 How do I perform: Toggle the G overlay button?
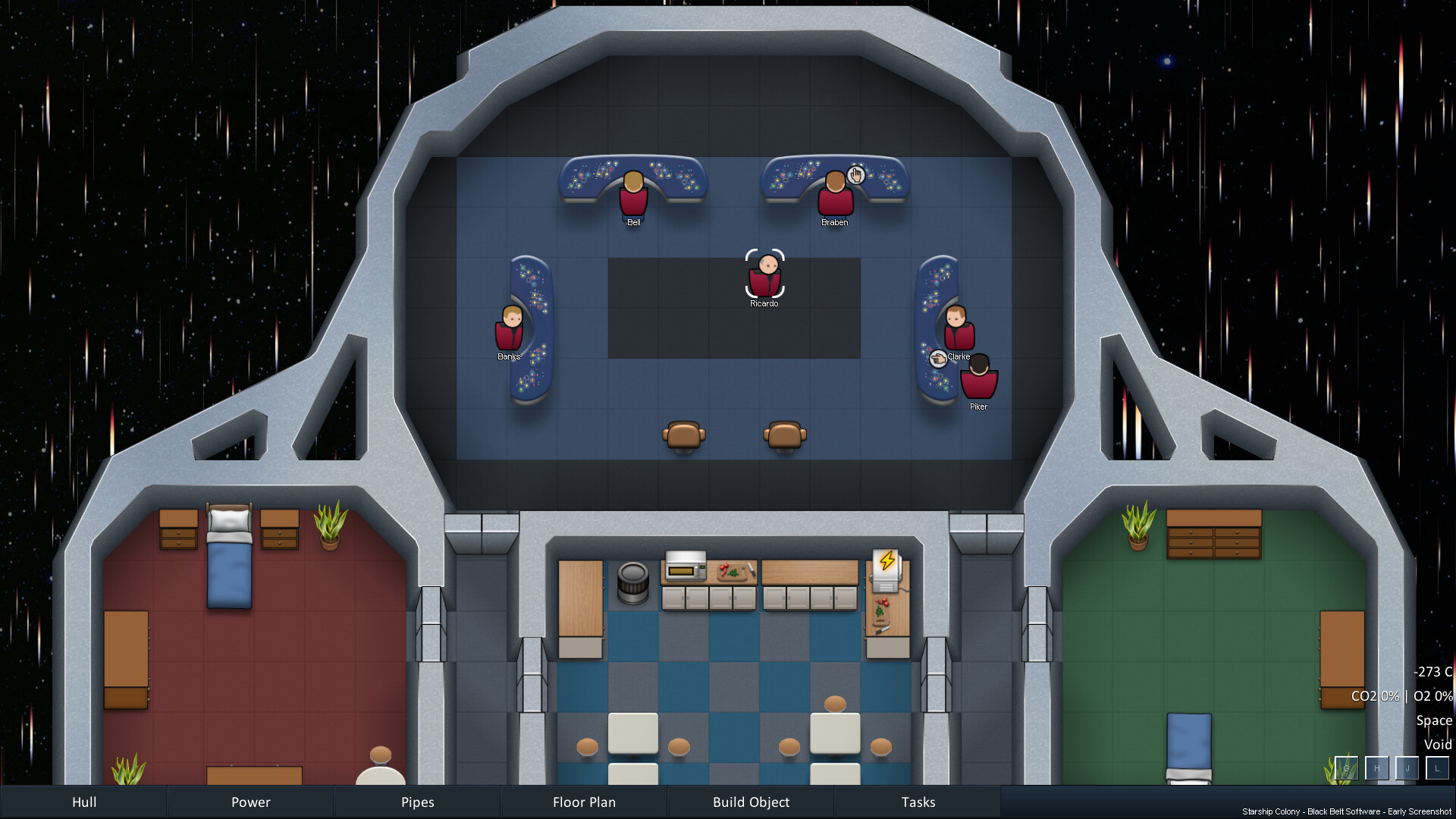[1346, 768]
